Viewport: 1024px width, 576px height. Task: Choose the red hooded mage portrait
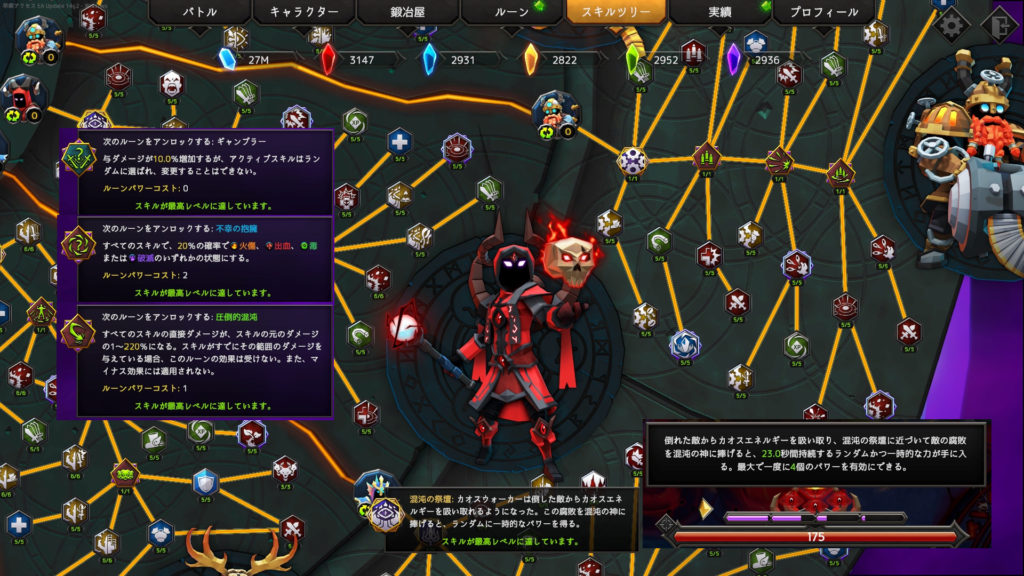tap(23, 97)
